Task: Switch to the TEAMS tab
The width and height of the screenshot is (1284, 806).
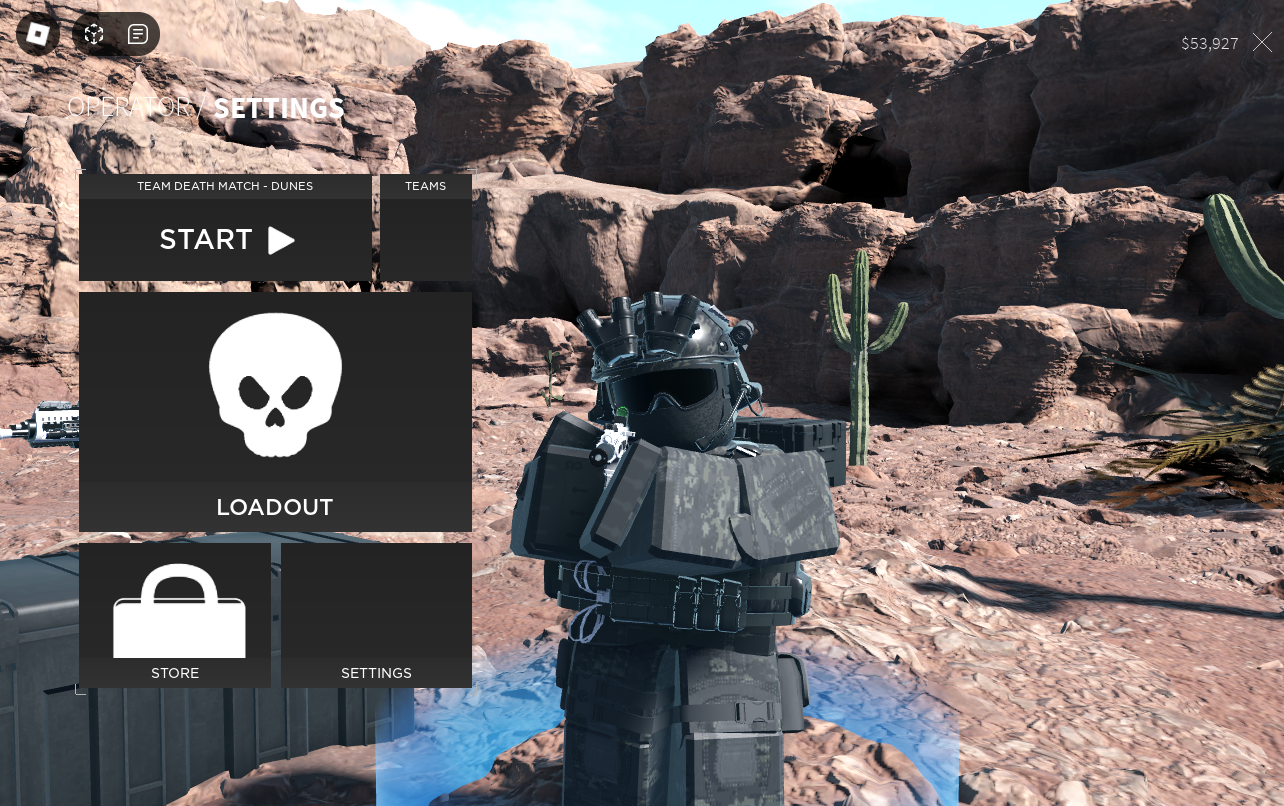Action: (x=425, y=186)
